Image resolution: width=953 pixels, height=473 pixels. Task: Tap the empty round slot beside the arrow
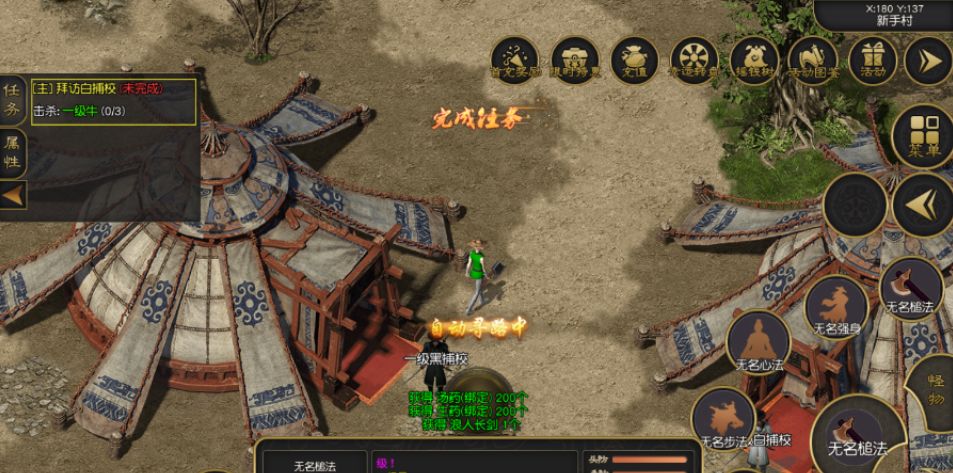click(x=855, y=205)
